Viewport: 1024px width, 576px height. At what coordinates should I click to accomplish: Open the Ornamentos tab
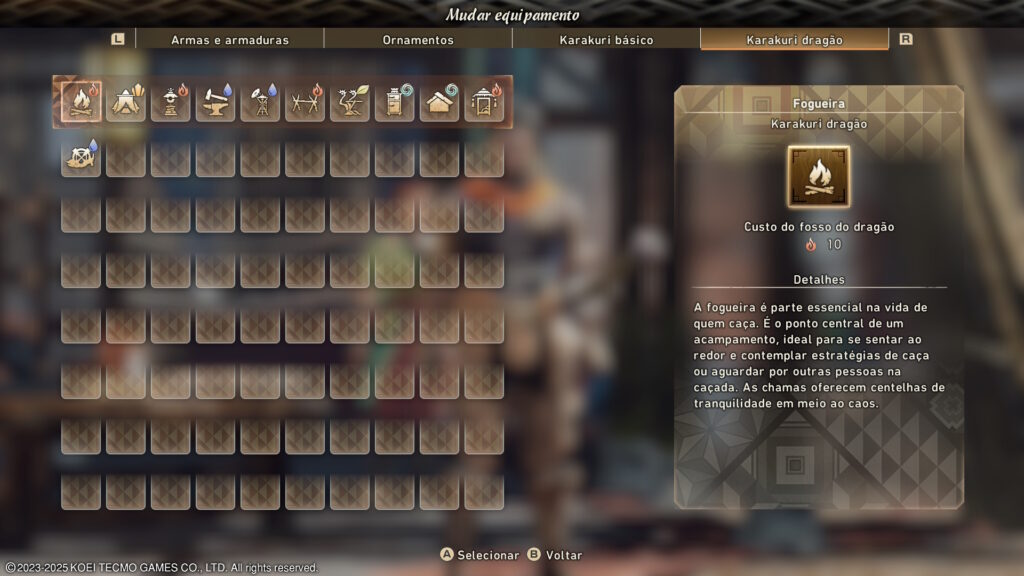pos(418,40)
